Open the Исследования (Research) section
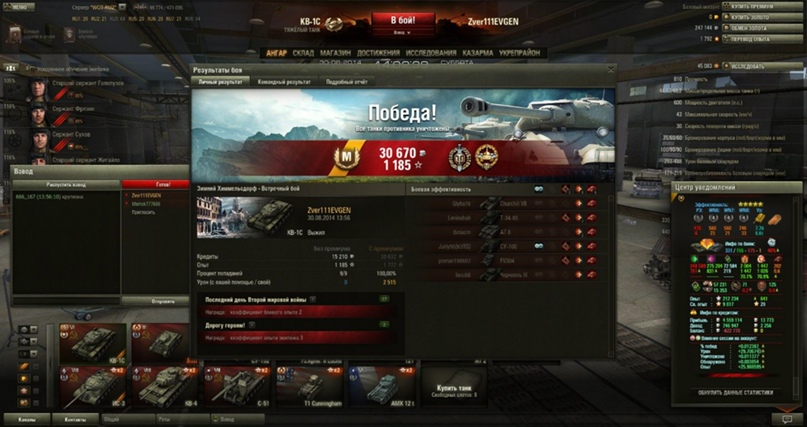Viewport: 807px width, 427px height. [x=431, y=53]
